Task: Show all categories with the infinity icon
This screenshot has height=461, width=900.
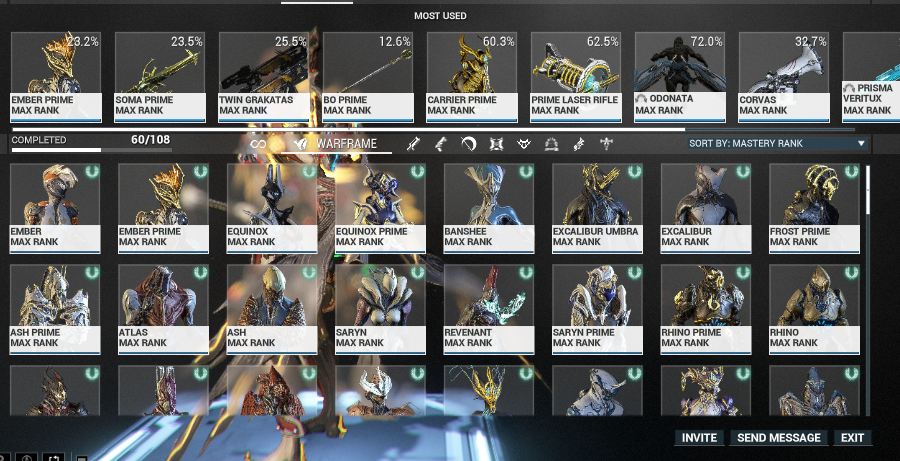Action: tap(258, 144)
